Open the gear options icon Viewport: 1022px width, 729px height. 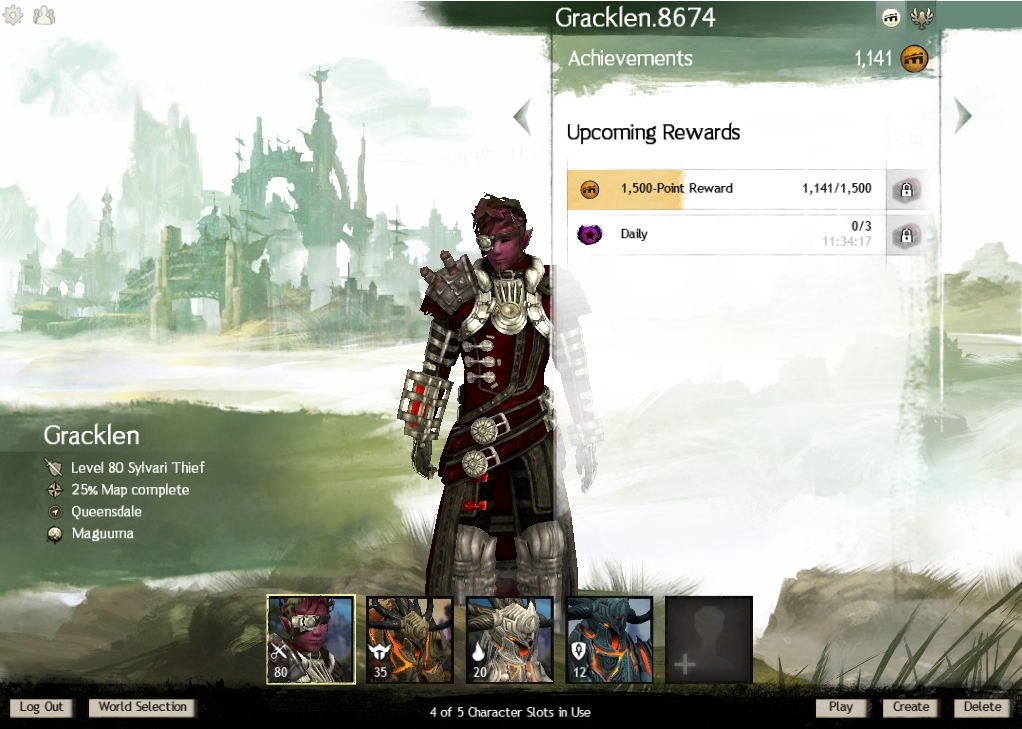pyautogui.click(x=14, y=16)
